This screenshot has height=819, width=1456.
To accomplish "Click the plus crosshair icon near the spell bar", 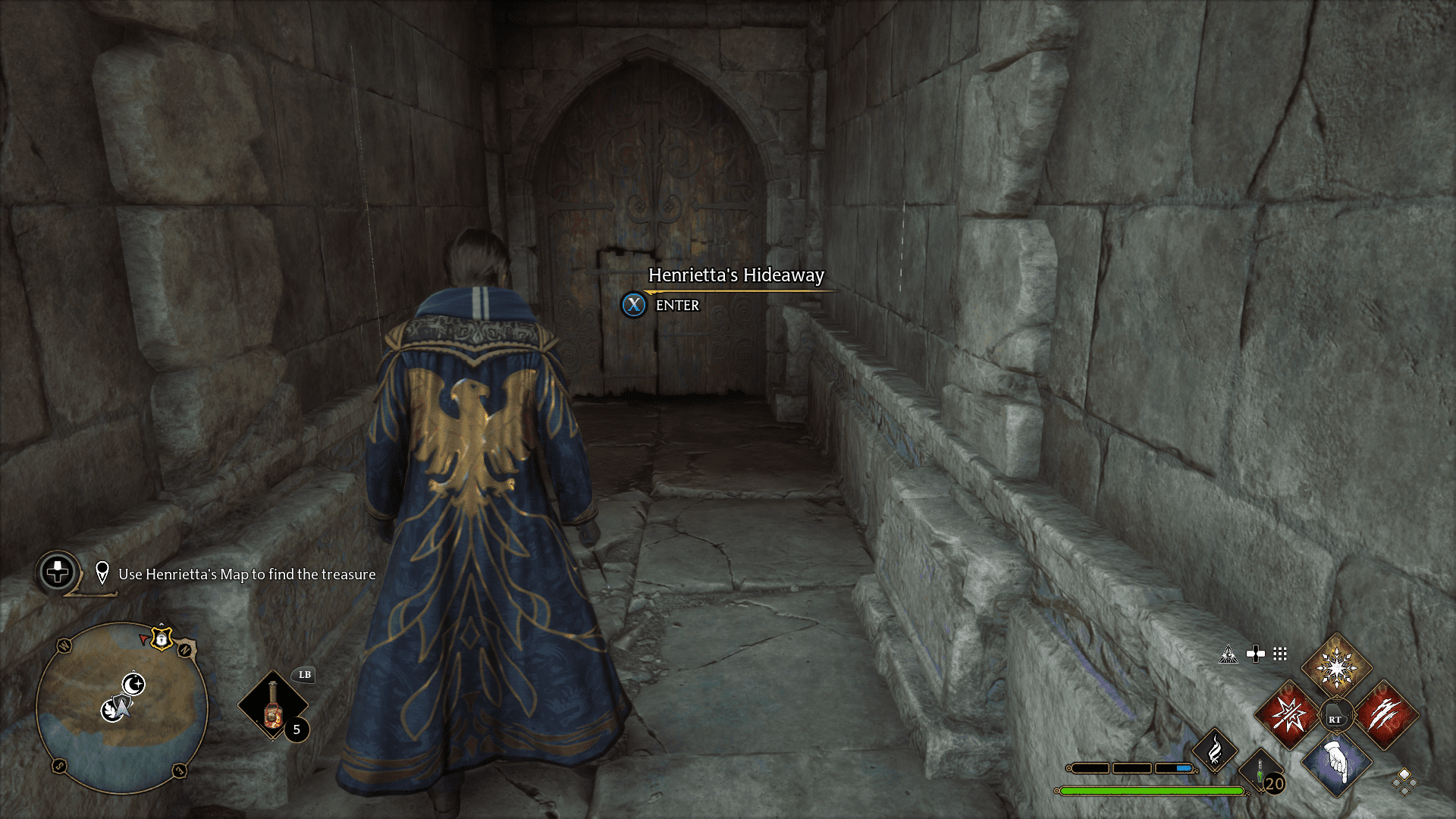I will click(1255, 654).
